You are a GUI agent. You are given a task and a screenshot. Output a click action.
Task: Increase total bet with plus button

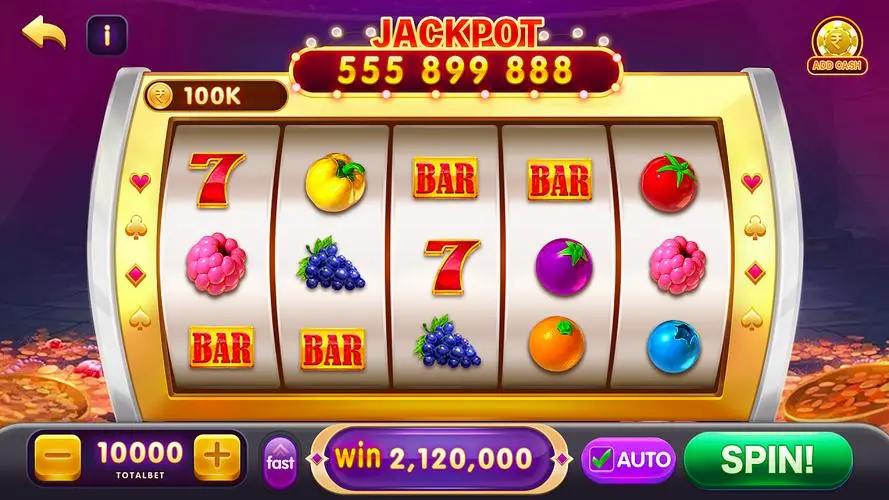point(216,459)
